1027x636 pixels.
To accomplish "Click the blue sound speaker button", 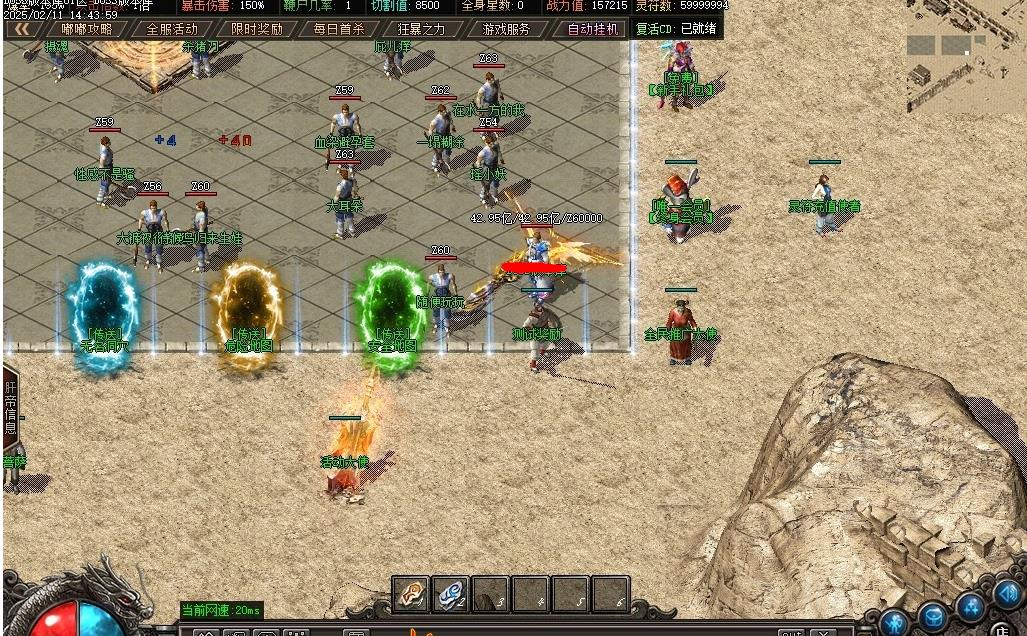I will (x=1007, y=594).
